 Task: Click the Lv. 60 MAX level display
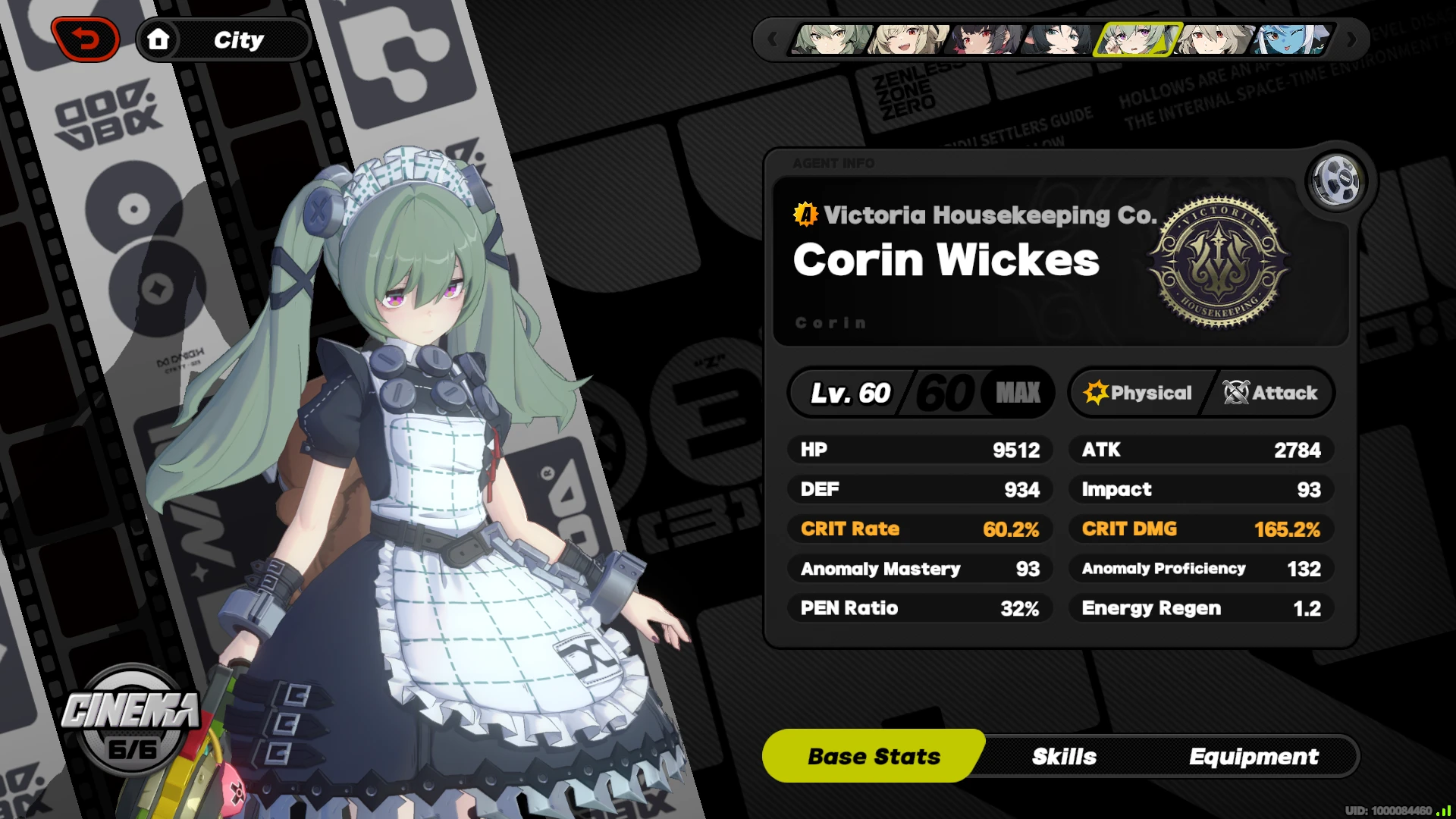(919, 392)
